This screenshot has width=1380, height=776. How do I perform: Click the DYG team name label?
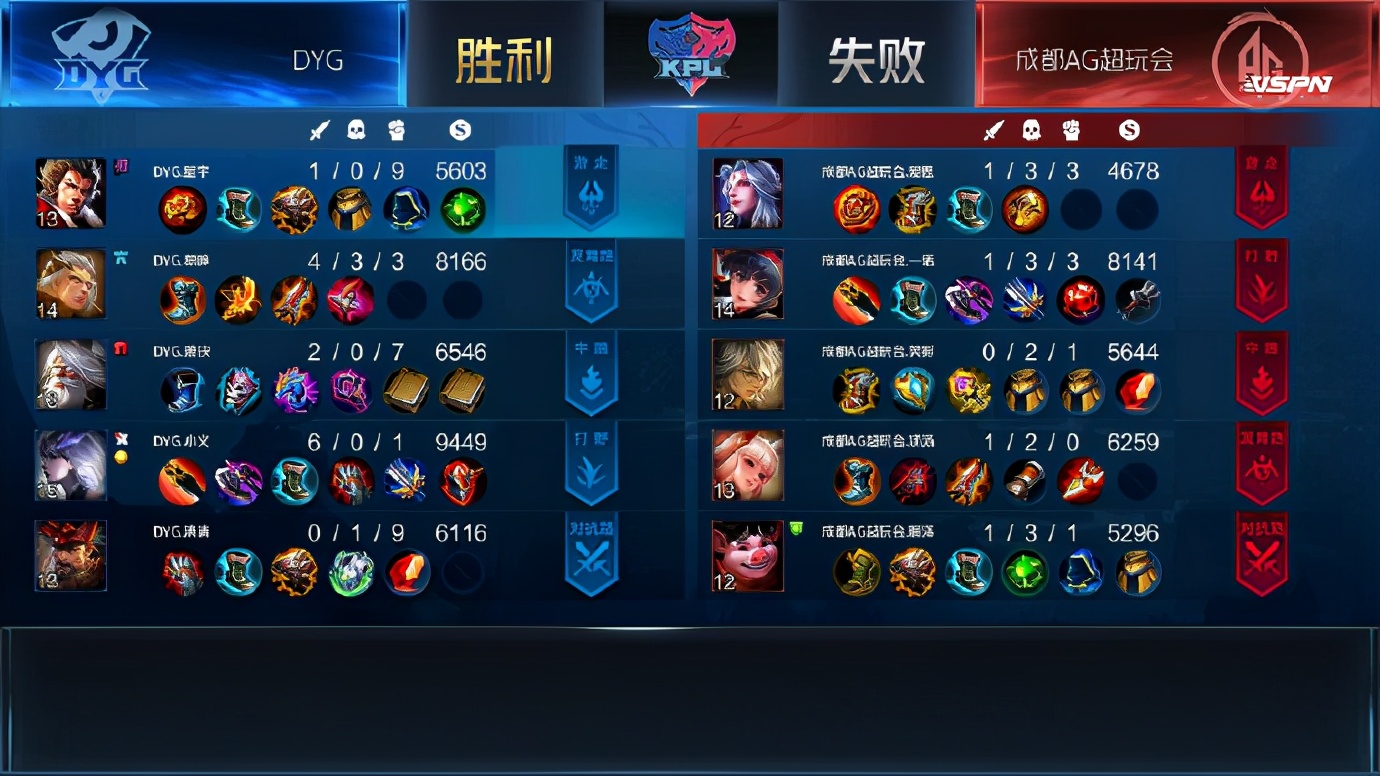(318, 60)
